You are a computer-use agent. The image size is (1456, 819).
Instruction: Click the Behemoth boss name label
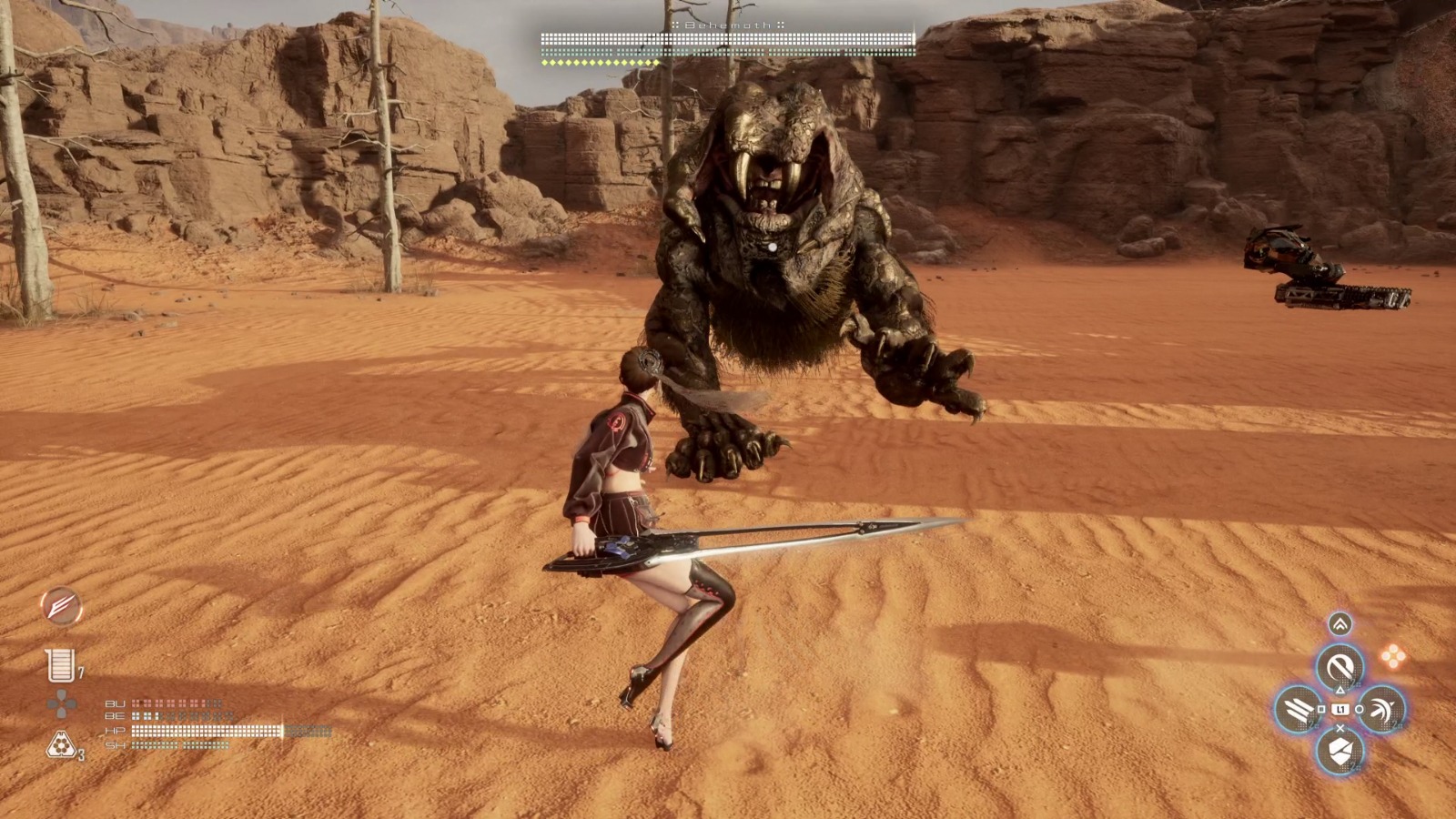tap(728, 25)
